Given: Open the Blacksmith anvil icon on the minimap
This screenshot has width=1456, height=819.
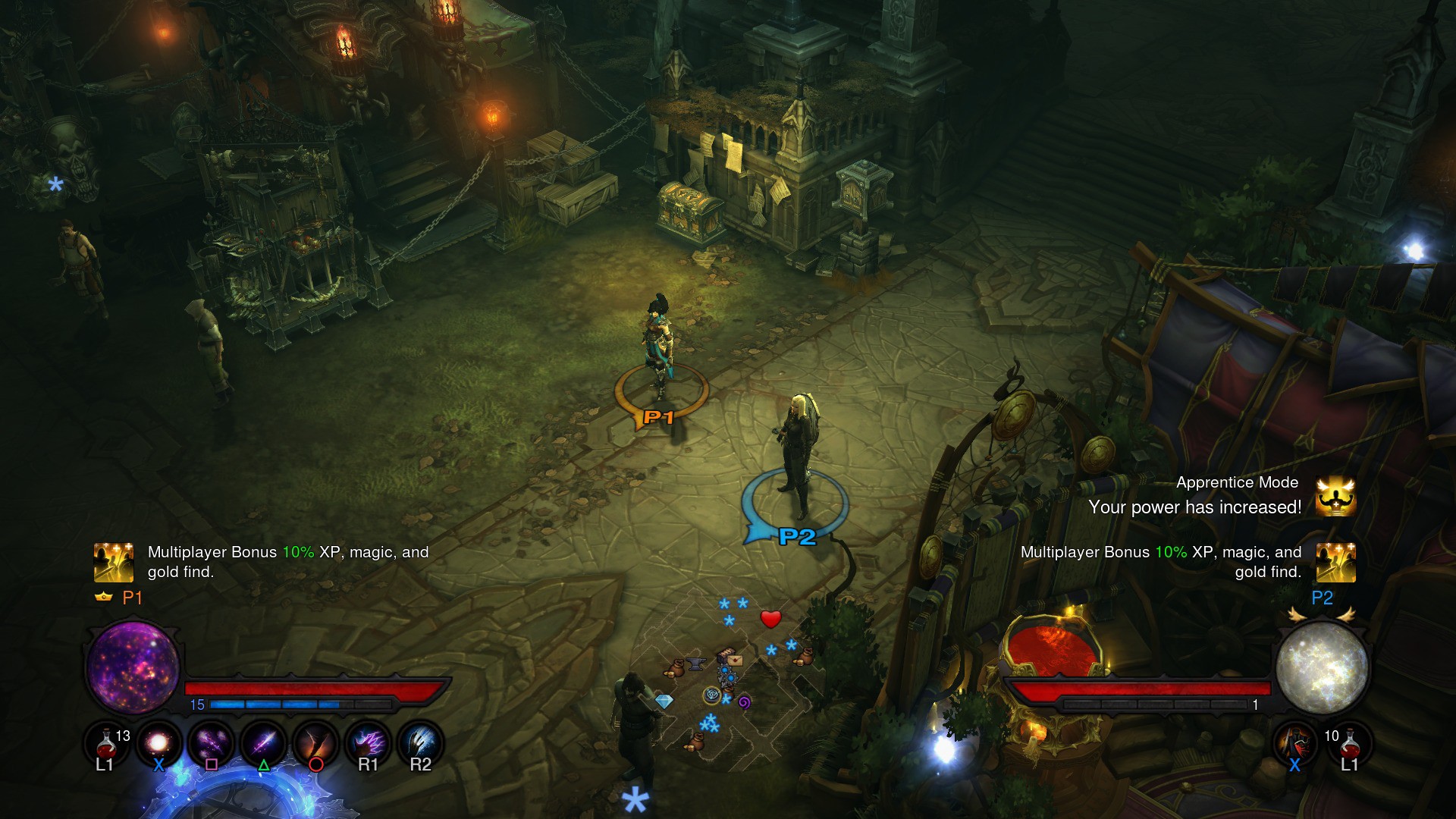Looking at the screenshot, I should (x=695, y=664).
